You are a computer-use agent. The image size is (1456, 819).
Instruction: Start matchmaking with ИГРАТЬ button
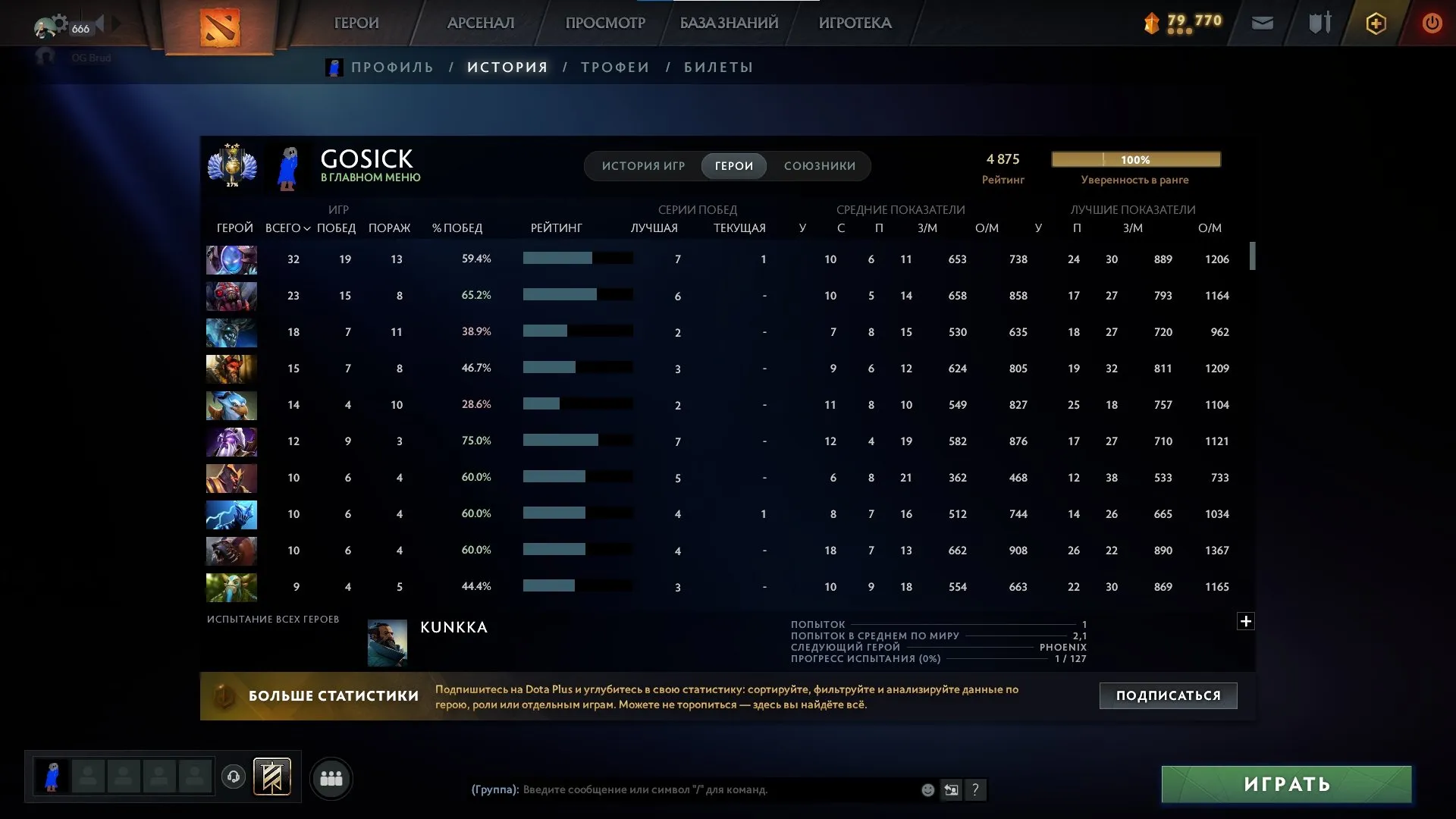point(1286,784)
